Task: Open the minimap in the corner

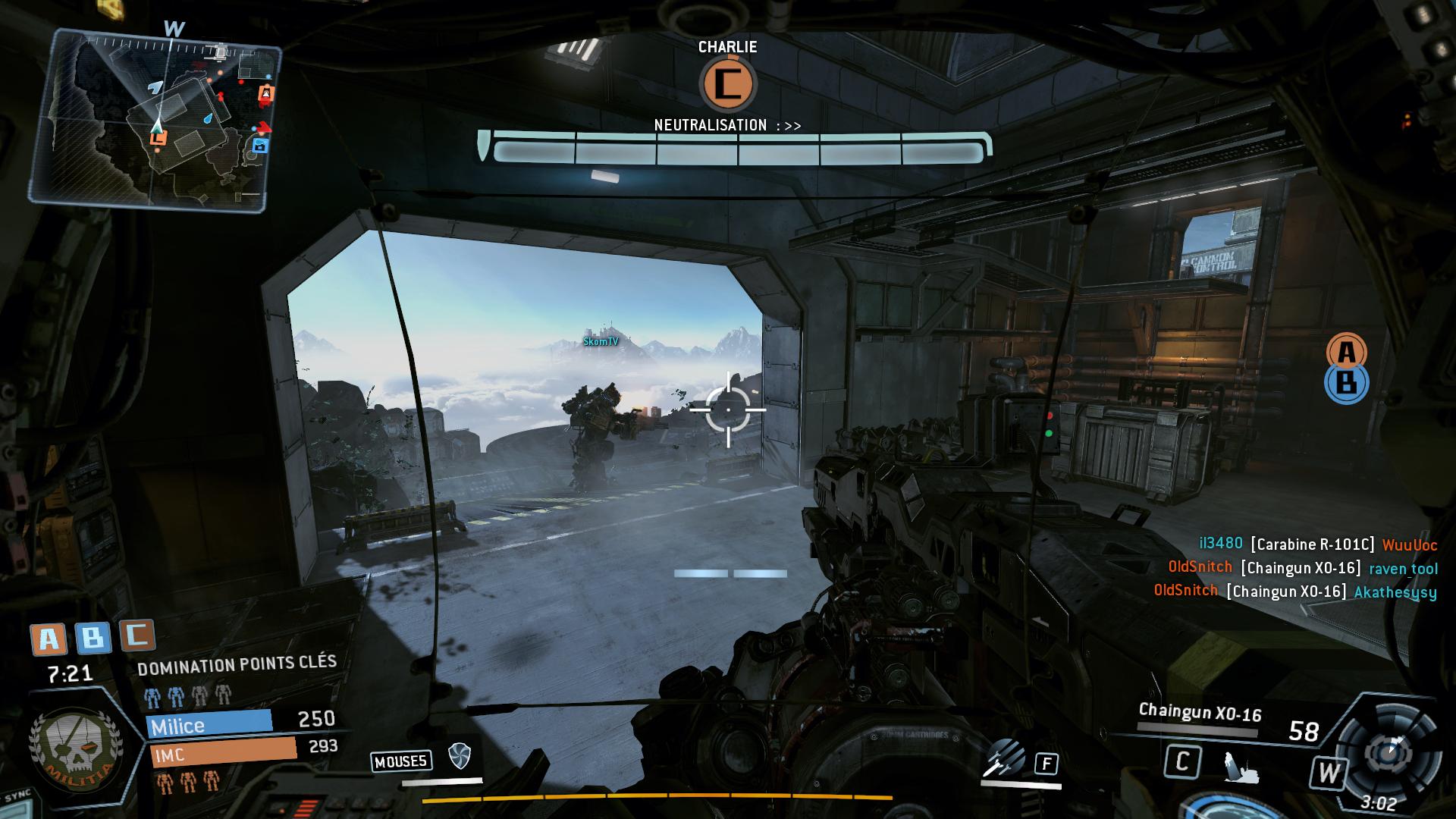Action: tap(155, 120)
